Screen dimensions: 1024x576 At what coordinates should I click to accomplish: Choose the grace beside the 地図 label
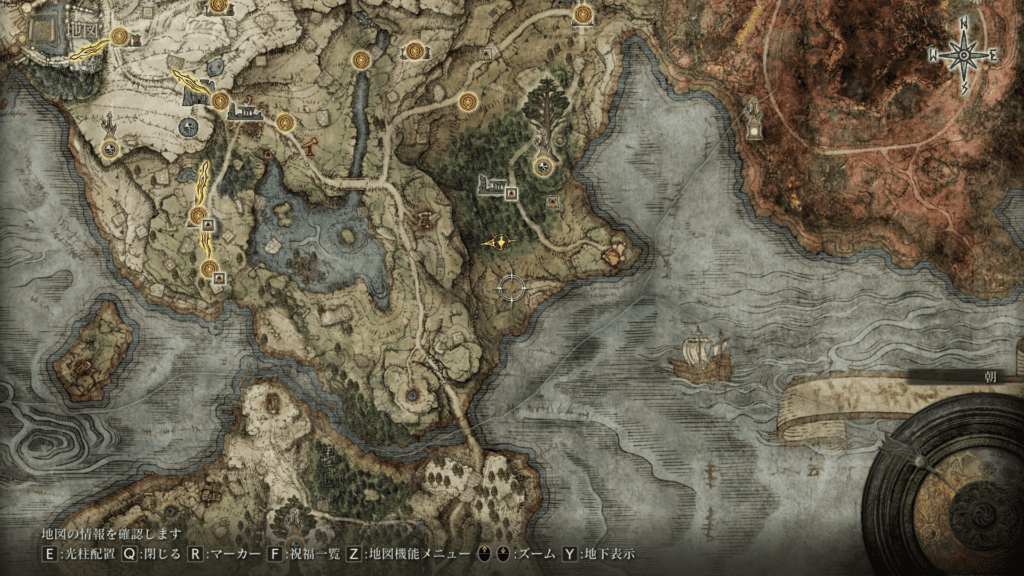[x=120, y=36]
